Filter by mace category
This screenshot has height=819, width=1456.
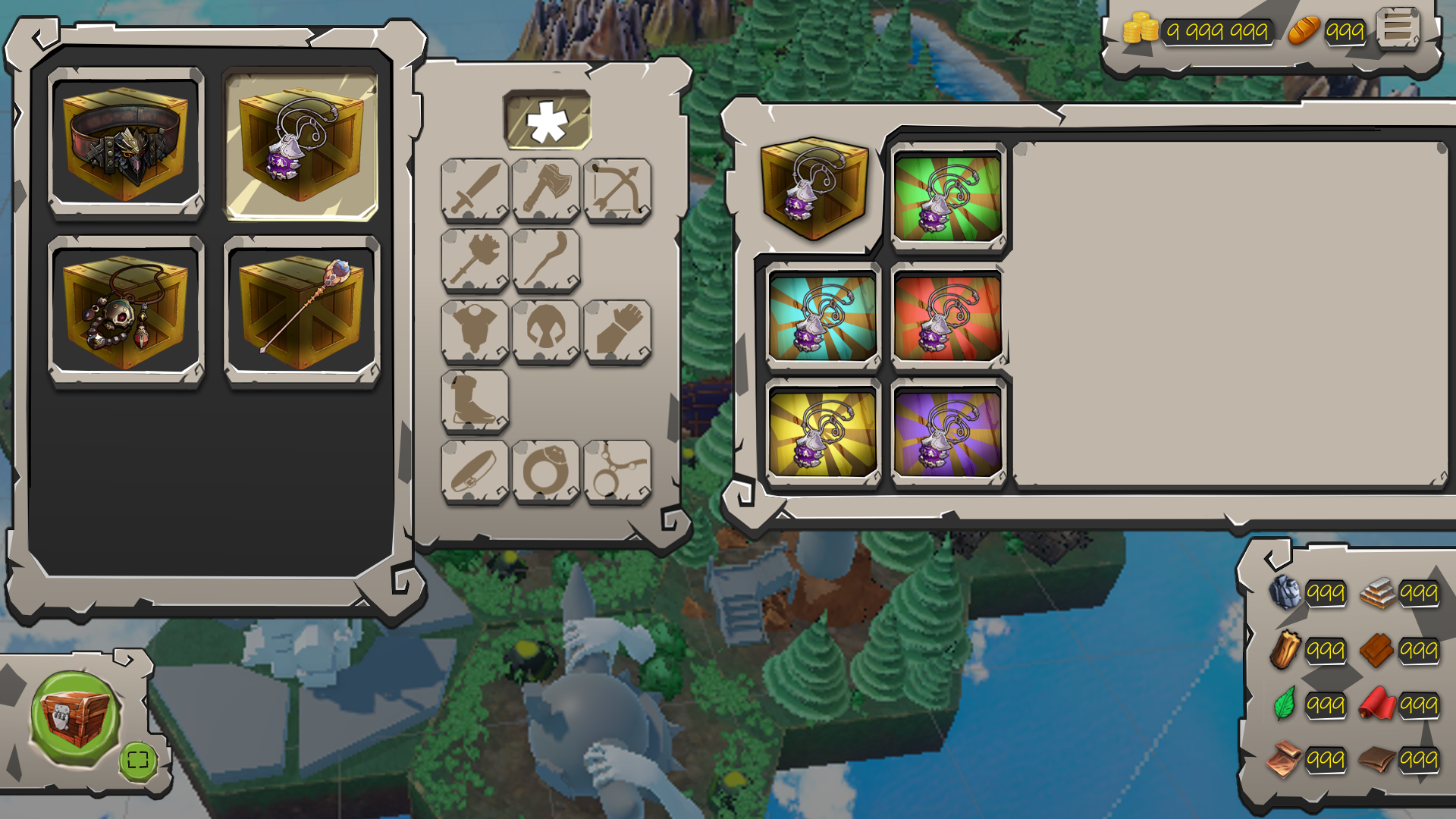pos(475,260)
